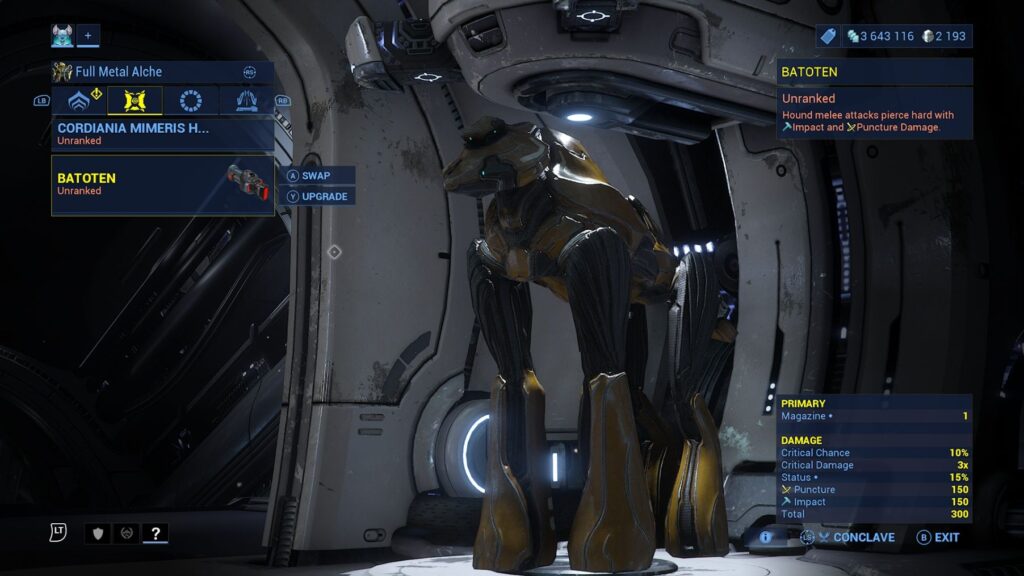The image size is (1024, 576).
Task: Select the Cordiania Mimeris hound entry
Action: [x=162, y=134]
